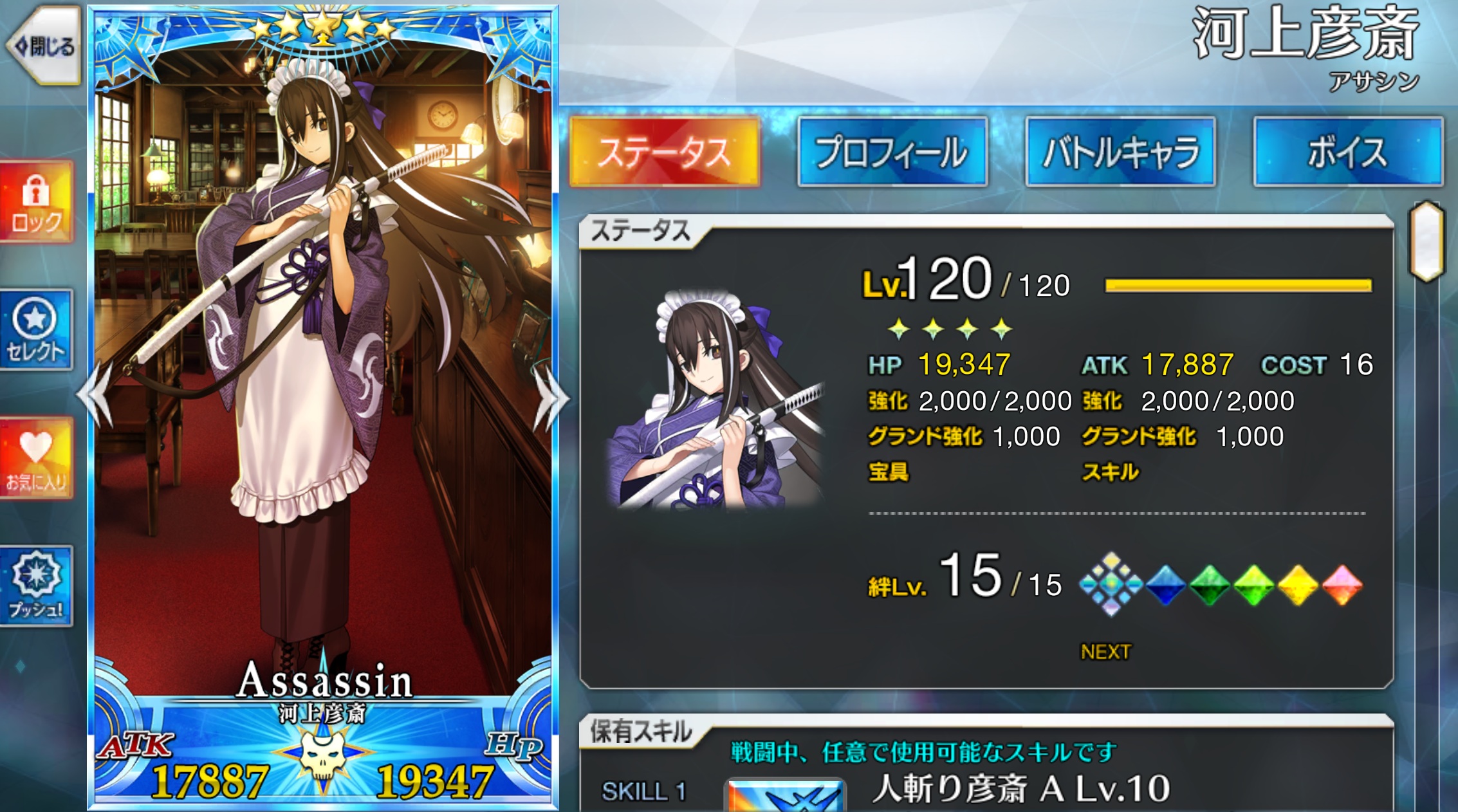Screen dimensions: 1458x812
Task: Show the バトルキャラ battle character tab
Action: (x=1120, y=152)
